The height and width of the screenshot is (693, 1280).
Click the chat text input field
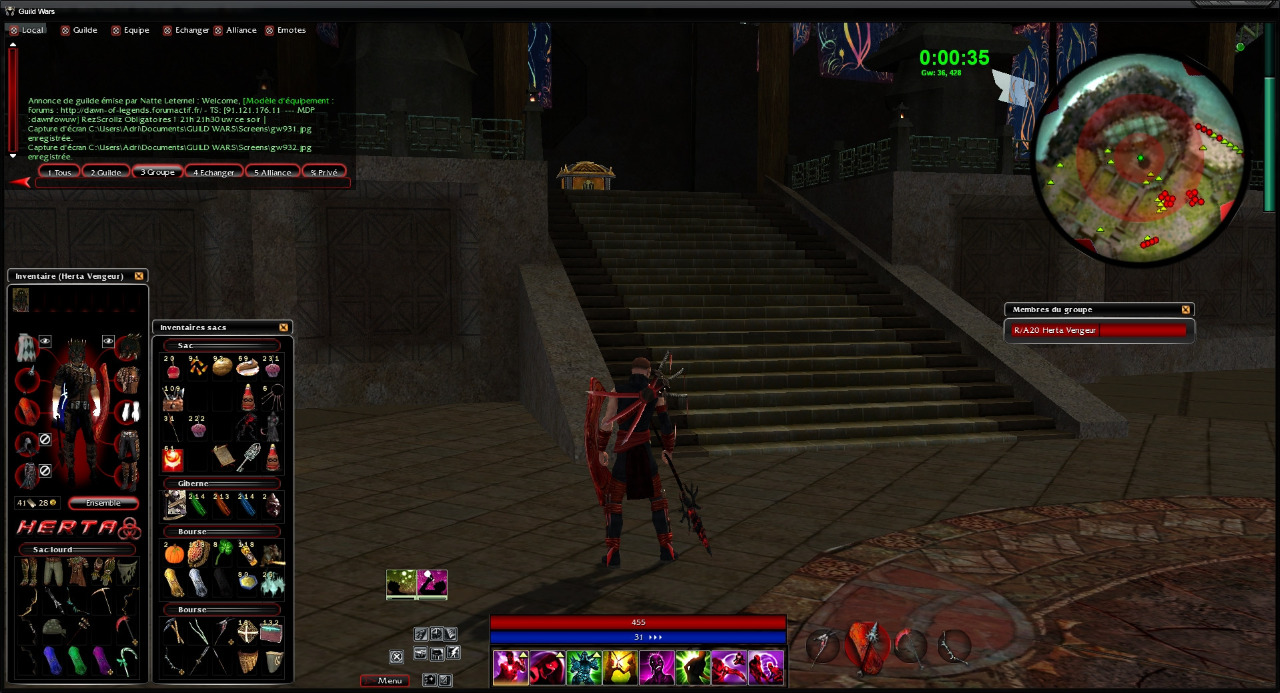(x=192, y=183)
